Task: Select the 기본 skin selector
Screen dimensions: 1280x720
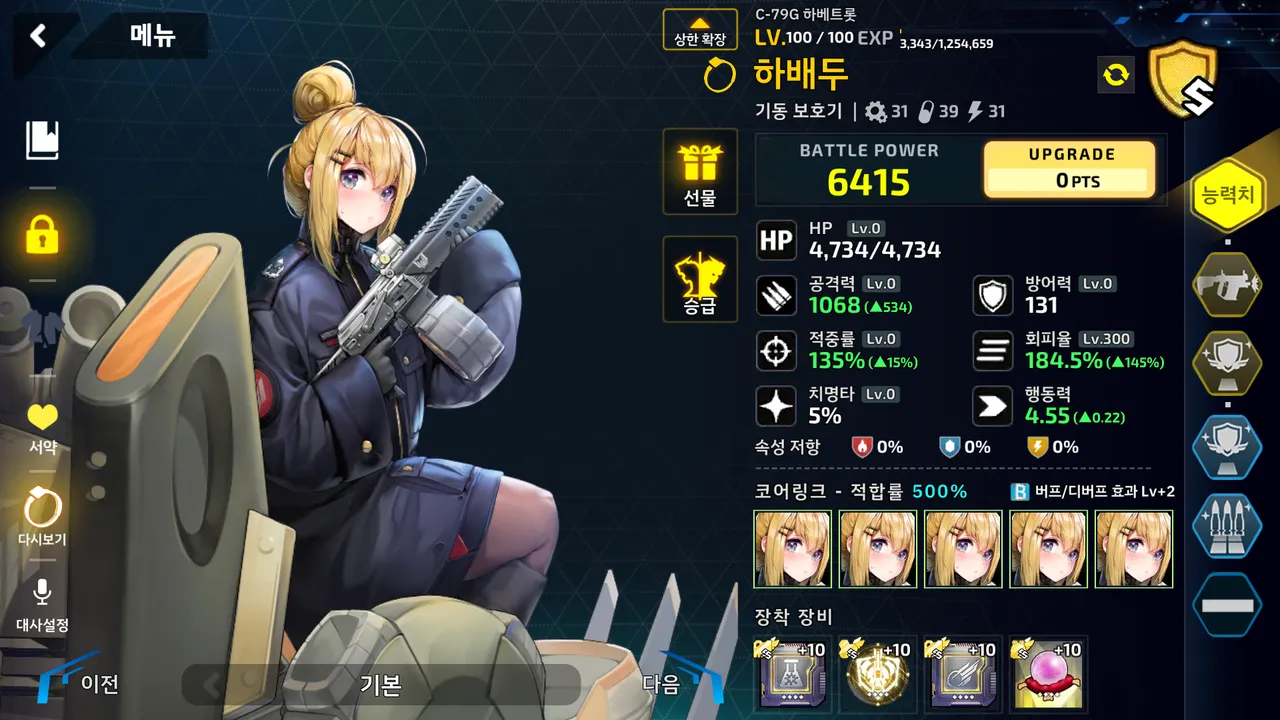Action: click(380, 685)
